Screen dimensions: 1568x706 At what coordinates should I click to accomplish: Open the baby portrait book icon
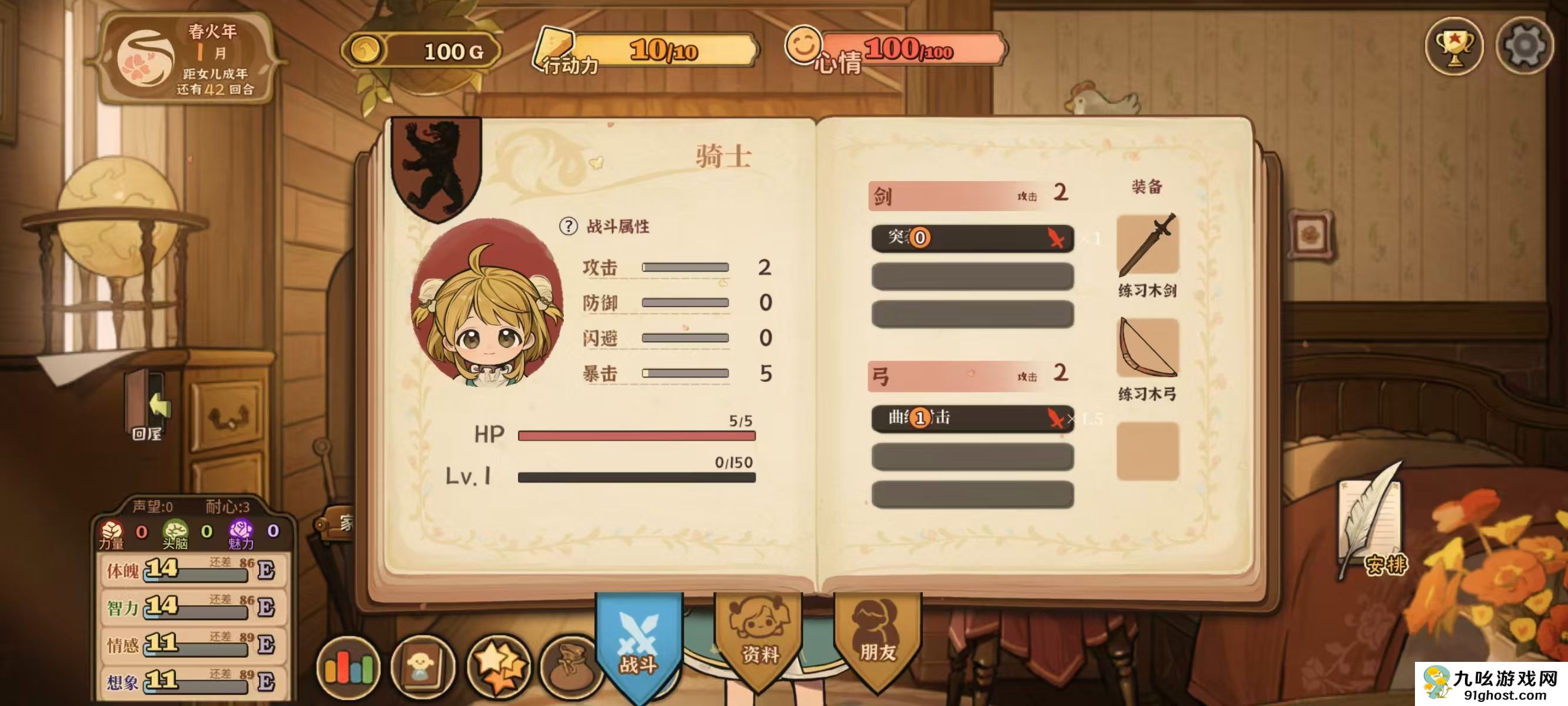(x=423, y=668)
